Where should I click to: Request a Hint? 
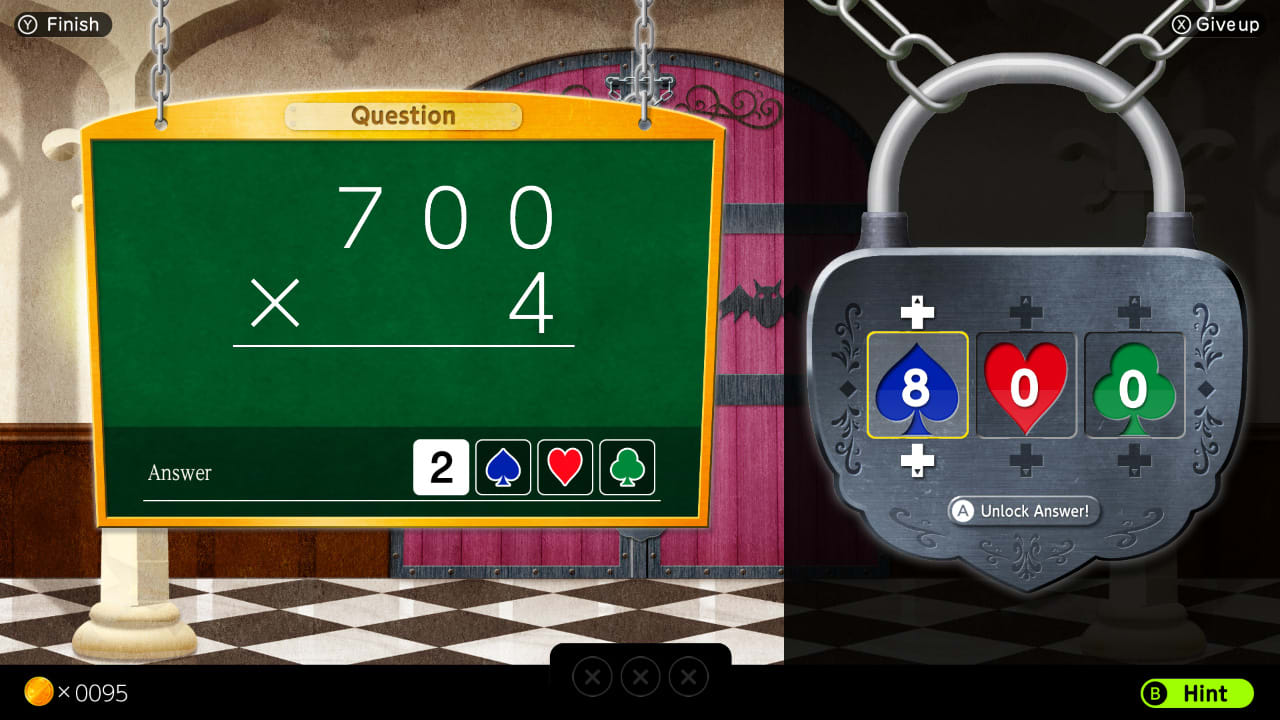click(1196, 694)
